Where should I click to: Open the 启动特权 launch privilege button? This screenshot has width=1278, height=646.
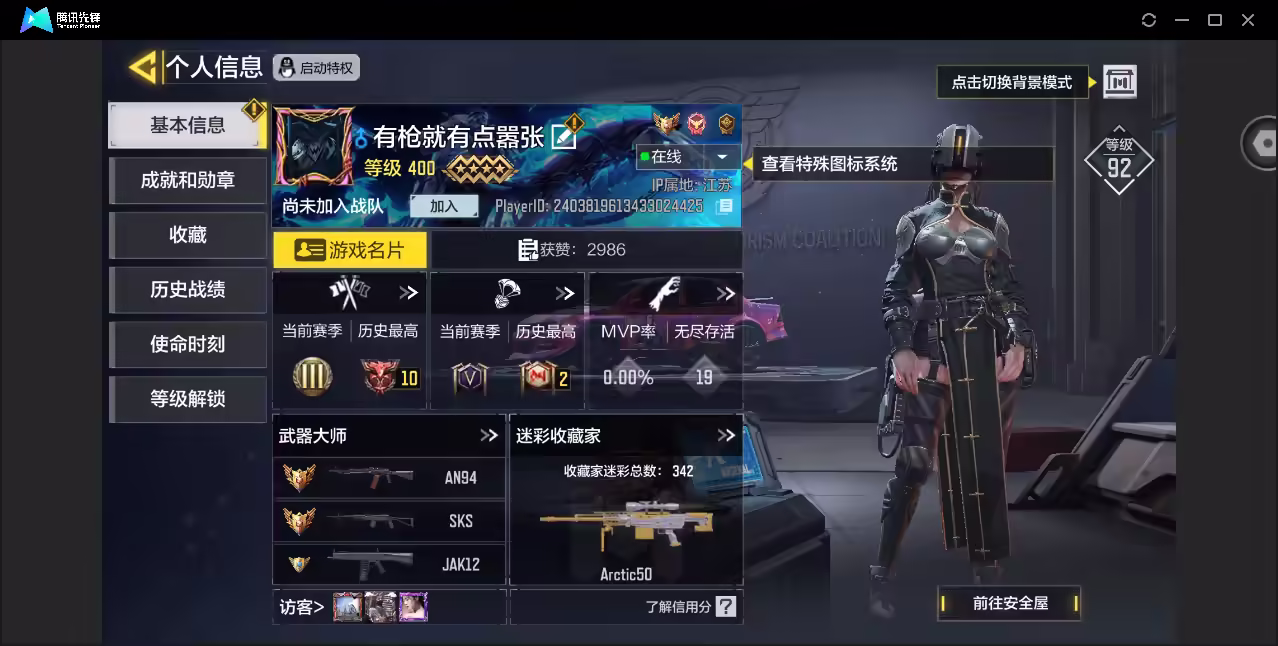pyautogui.click(x=316, y=68)
